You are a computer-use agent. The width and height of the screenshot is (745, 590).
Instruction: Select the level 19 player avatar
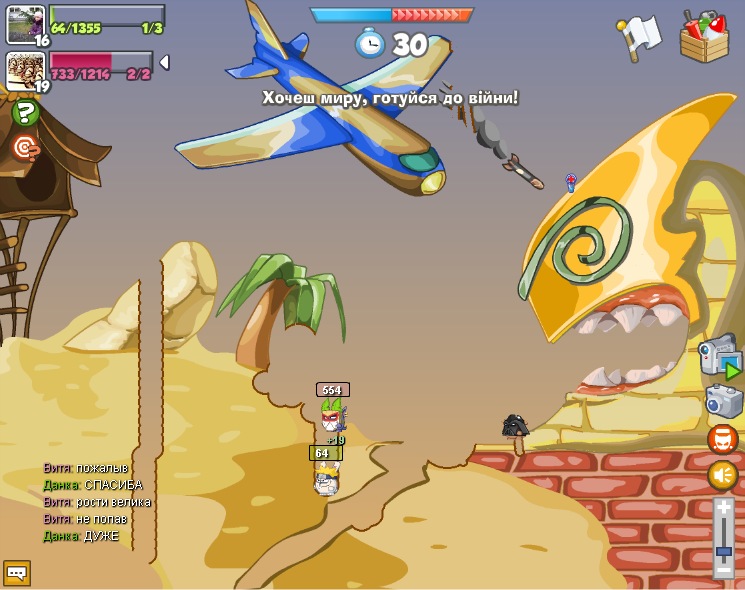pyautogui.click(x=25, y=71)
